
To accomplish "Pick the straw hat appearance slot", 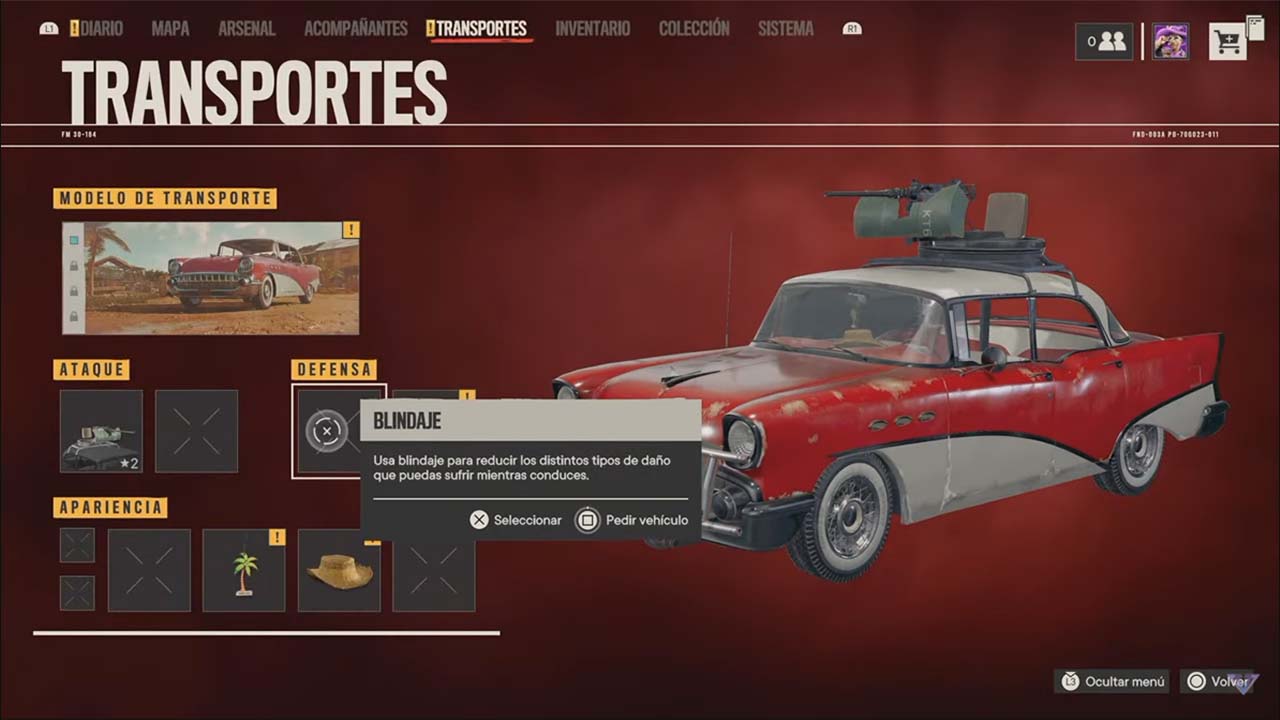I will [x=339, y=571].
